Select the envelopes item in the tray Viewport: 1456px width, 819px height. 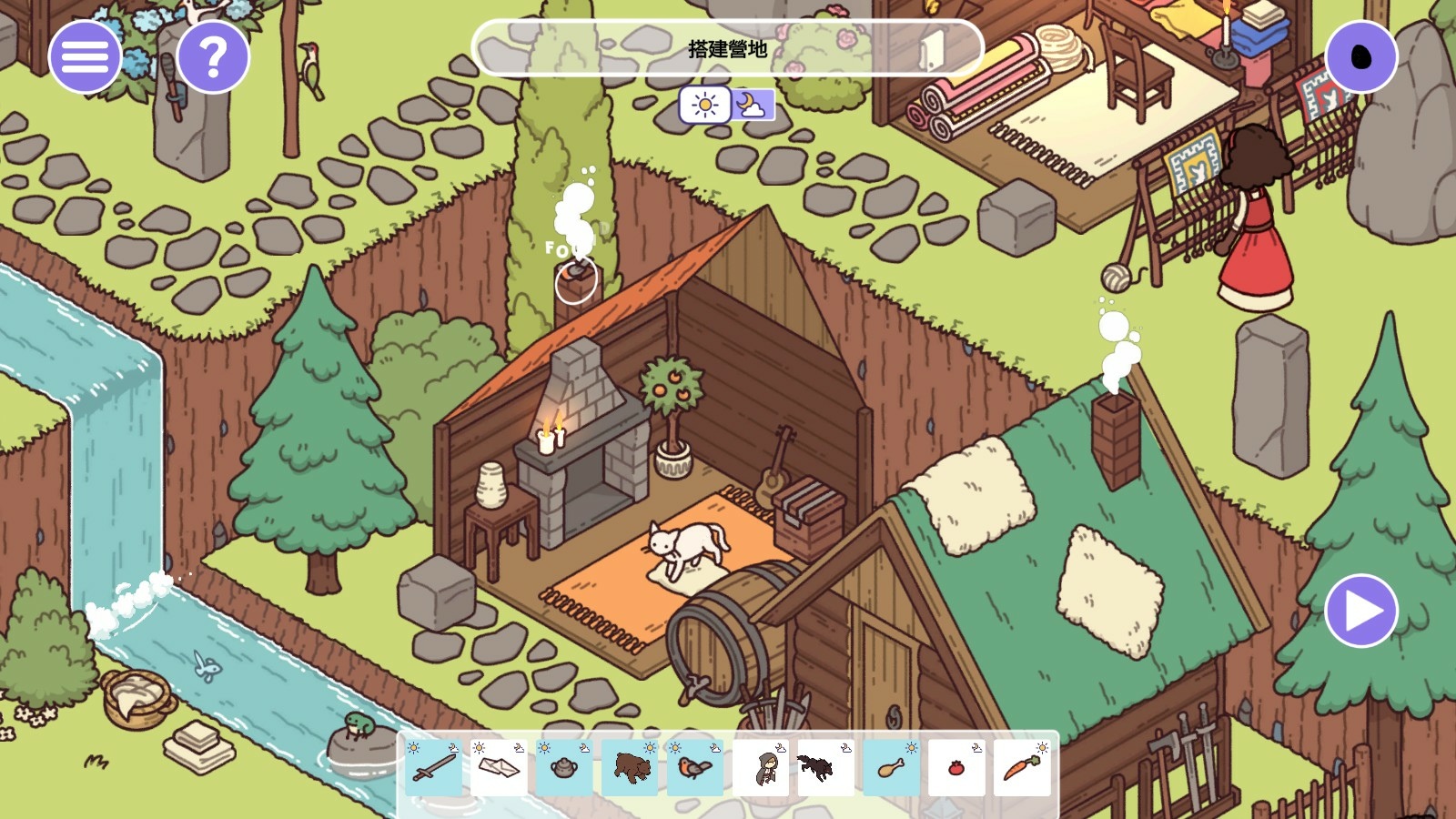click(499, 767)
